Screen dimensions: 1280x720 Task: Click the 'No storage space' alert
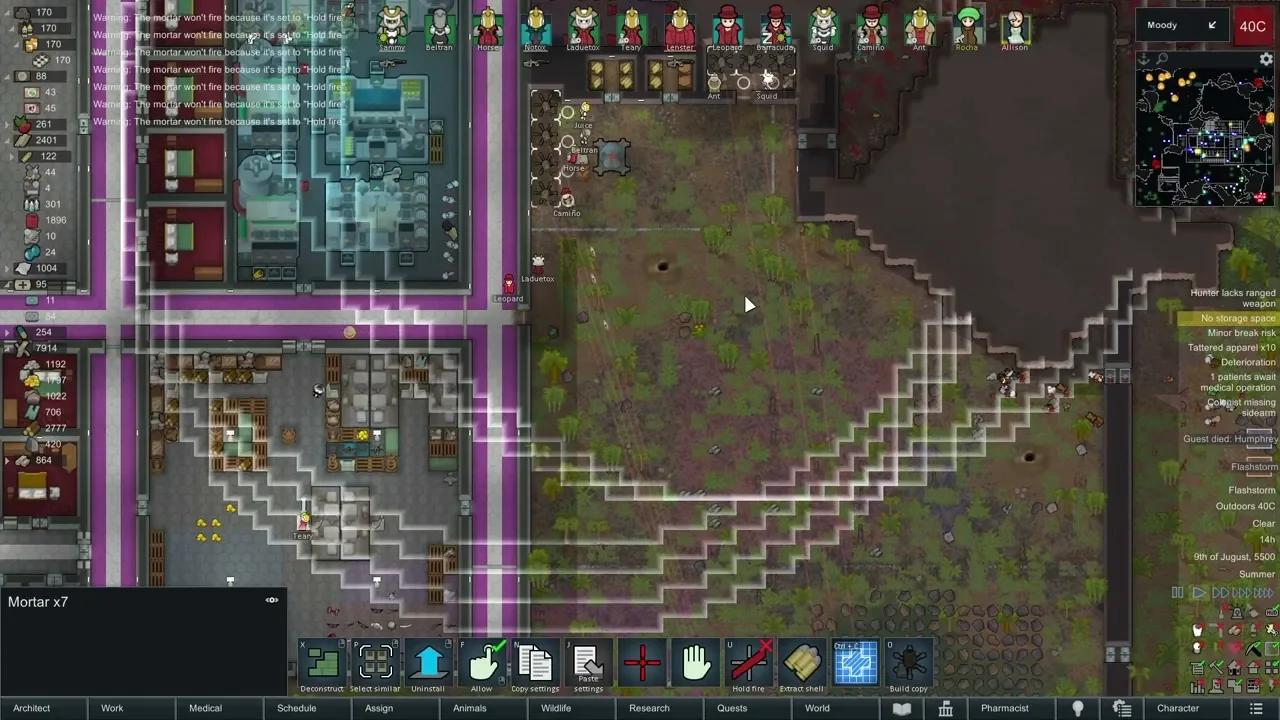(x=1238, y=317)
